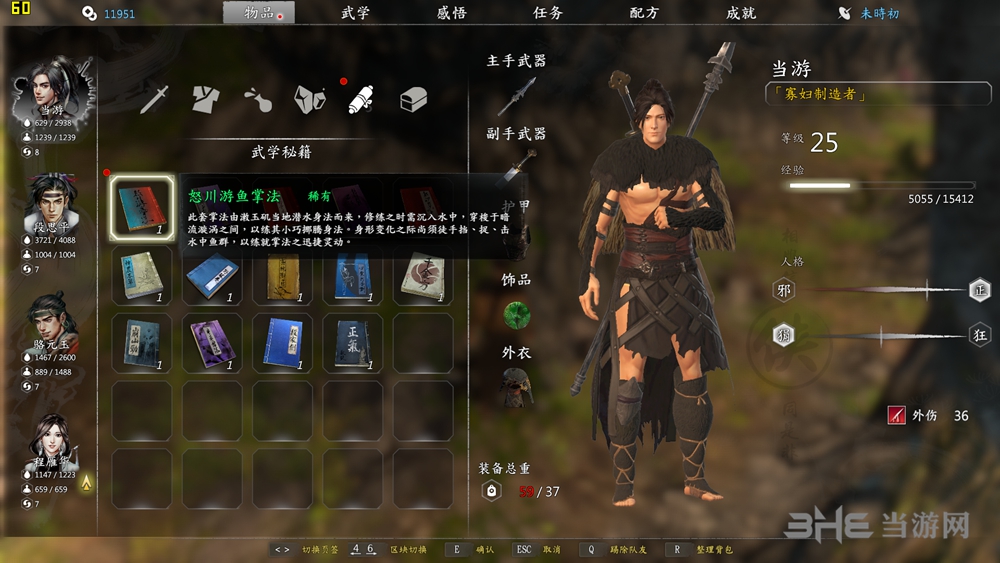
Task: Filter inventory by sword weapon category
Action: (x=155, y=99)
